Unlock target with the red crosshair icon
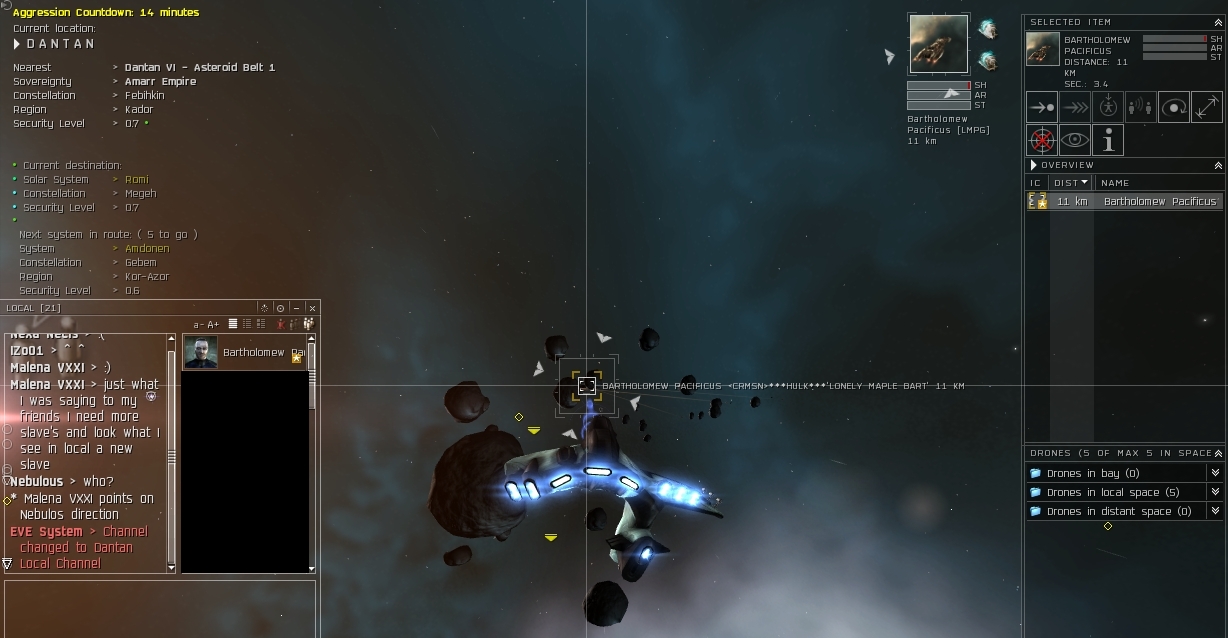Viewport: 1228px width, 638px height. click(x=1042, y=140)
